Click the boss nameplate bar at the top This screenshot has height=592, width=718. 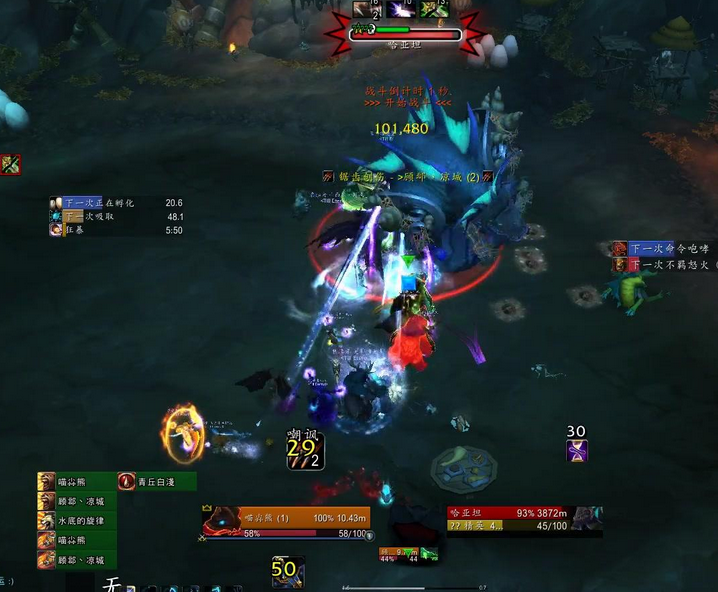point(404,34)
